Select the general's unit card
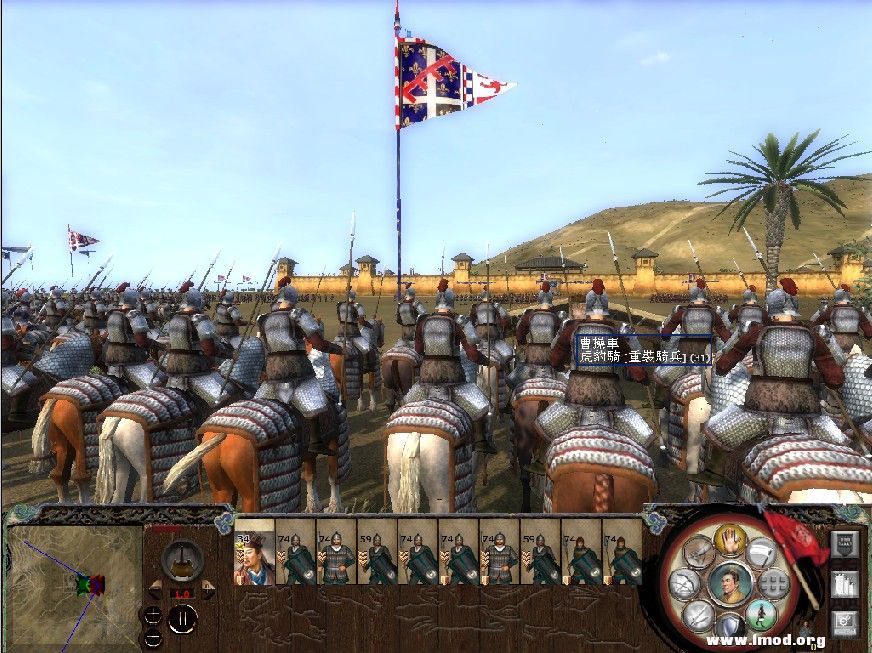Screen dimensions: 872x653 (254, 551)
